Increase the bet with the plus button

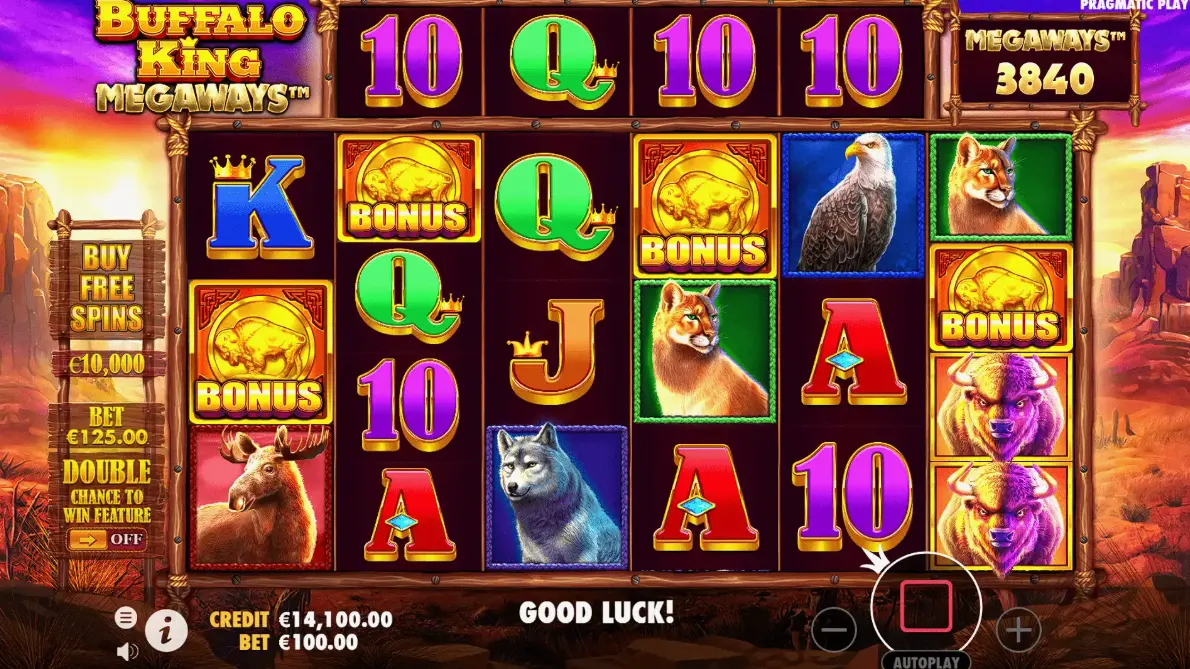(1018, 630)
